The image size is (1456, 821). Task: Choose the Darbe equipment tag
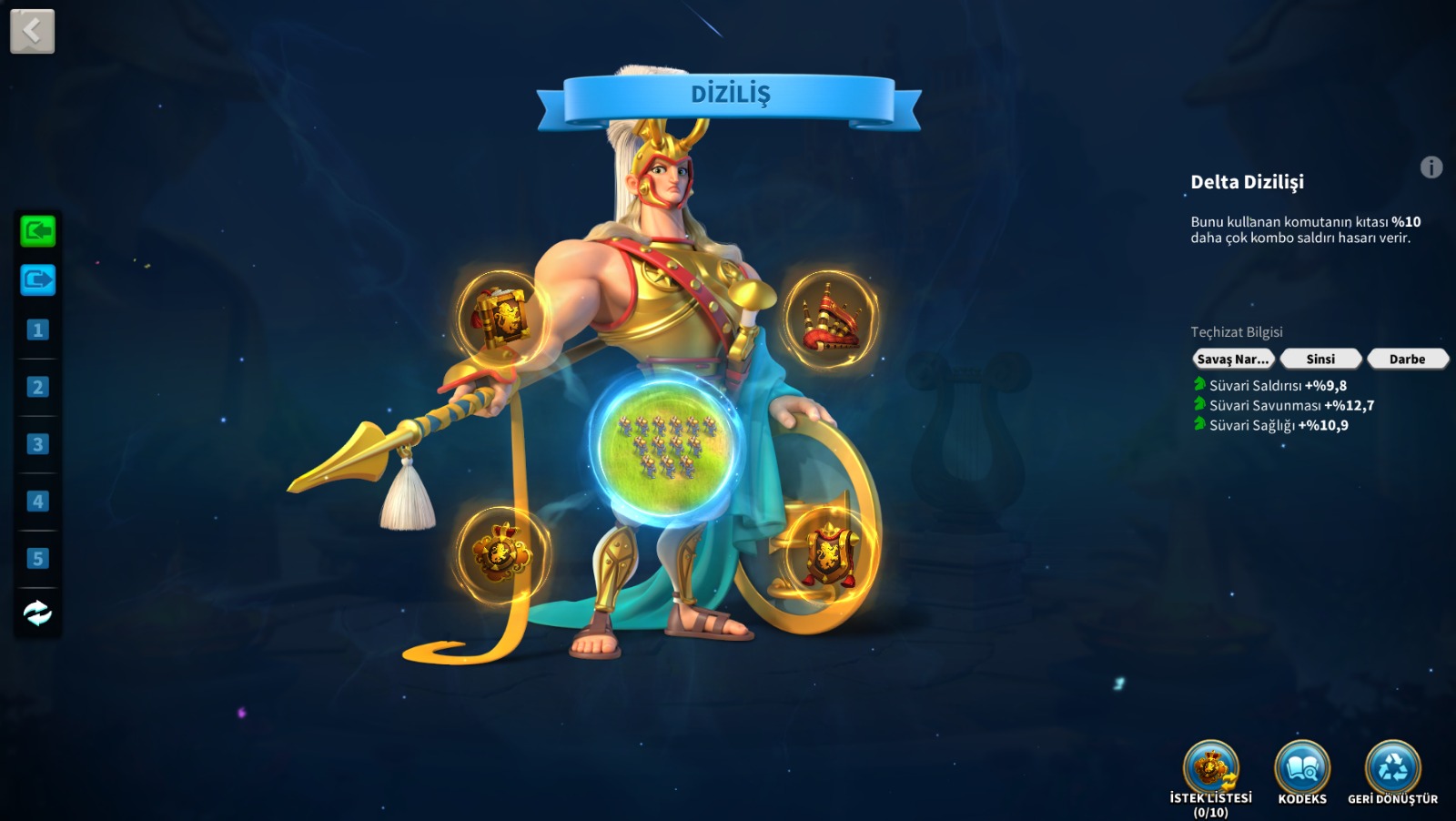pyautogui.click(x=1407, y=359)
